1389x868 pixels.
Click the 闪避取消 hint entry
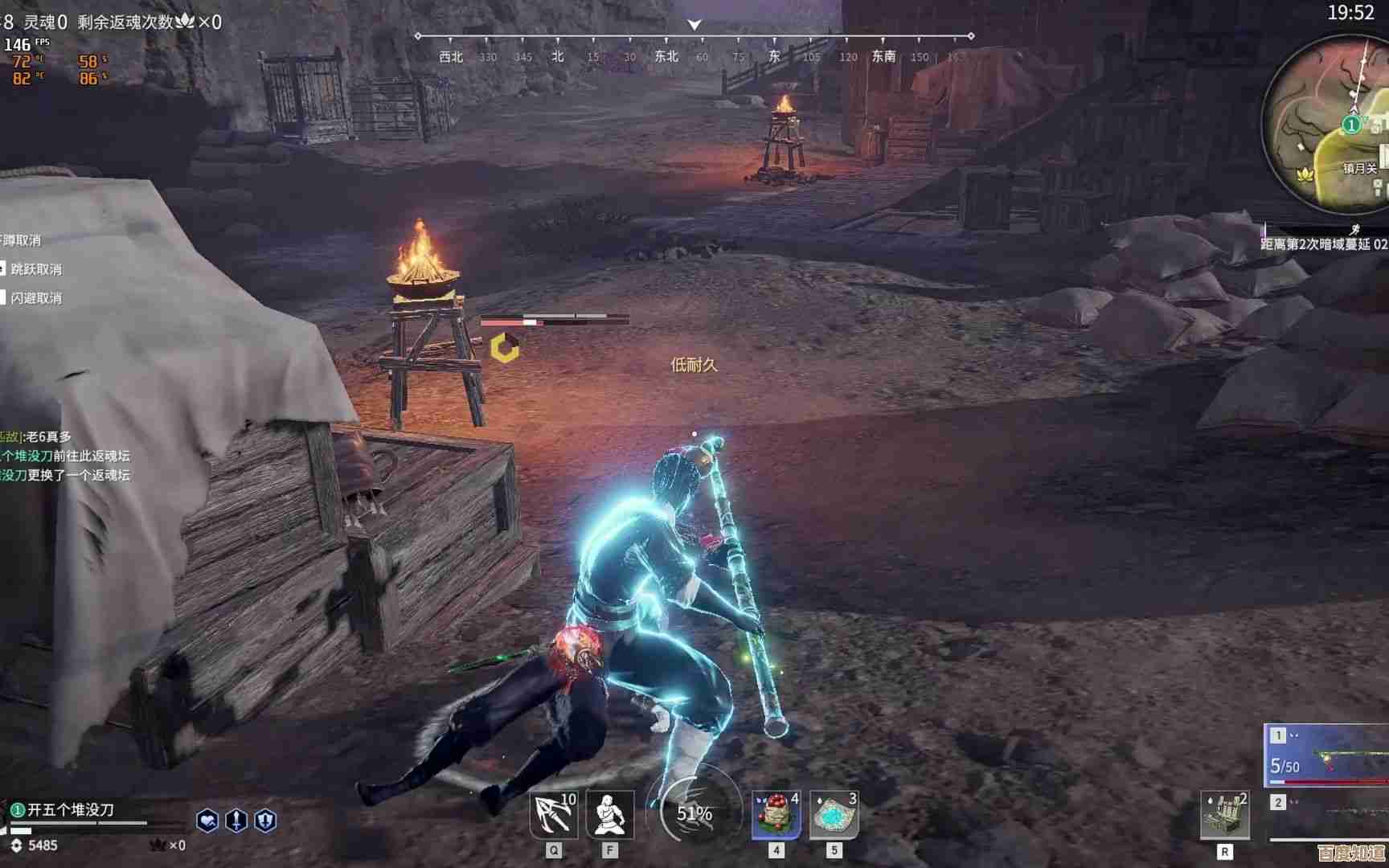(35, 298)
